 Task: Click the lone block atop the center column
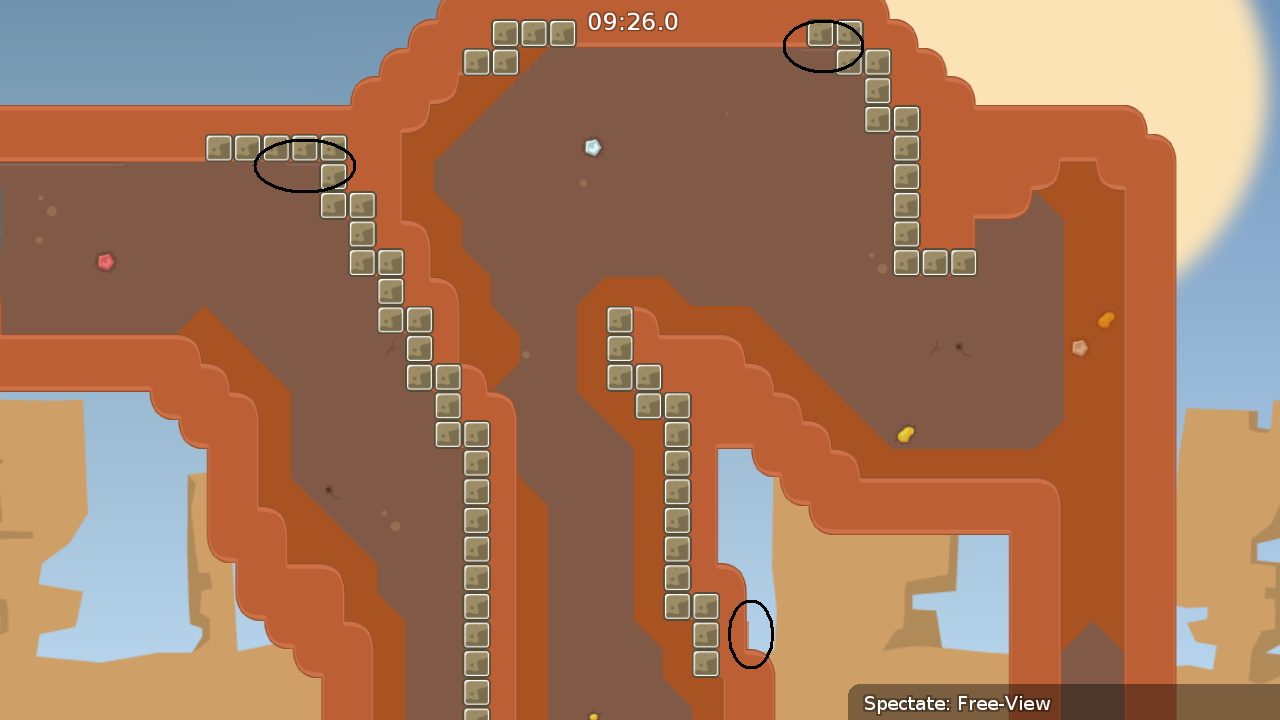(x=618, y=318)
